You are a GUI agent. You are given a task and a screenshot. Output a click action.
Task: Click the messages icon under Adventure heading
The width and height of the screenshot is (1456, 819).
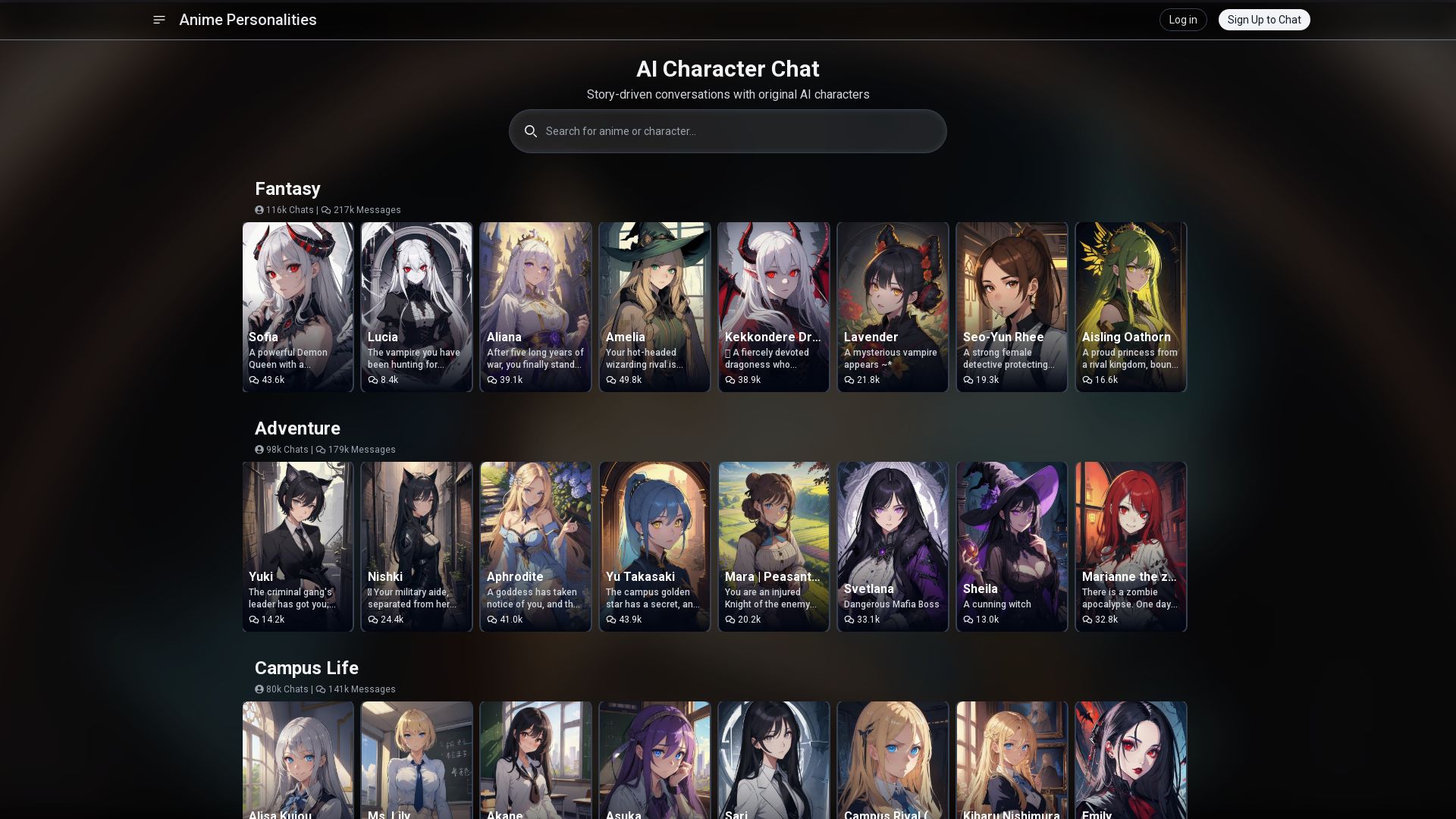pos(322,449)
